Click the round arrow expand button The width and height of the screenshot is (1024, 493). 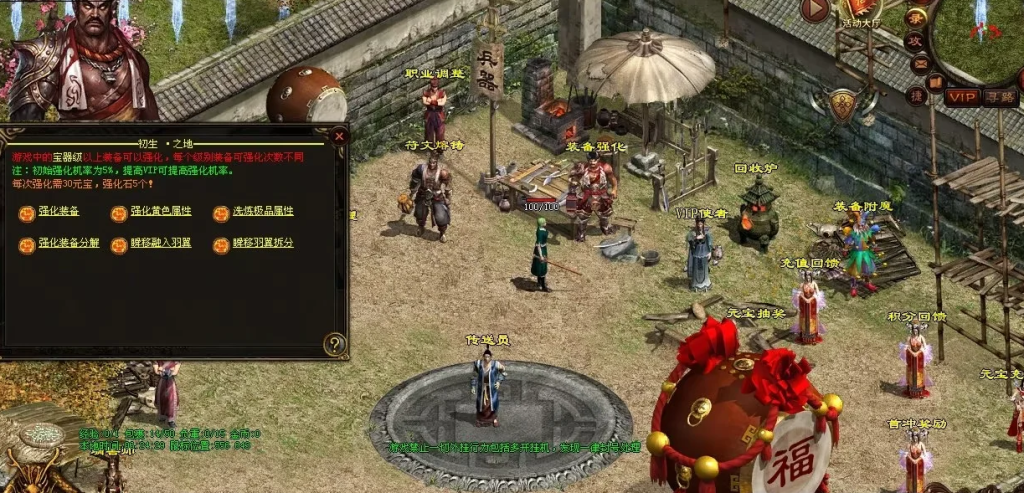tap(816, 10)
